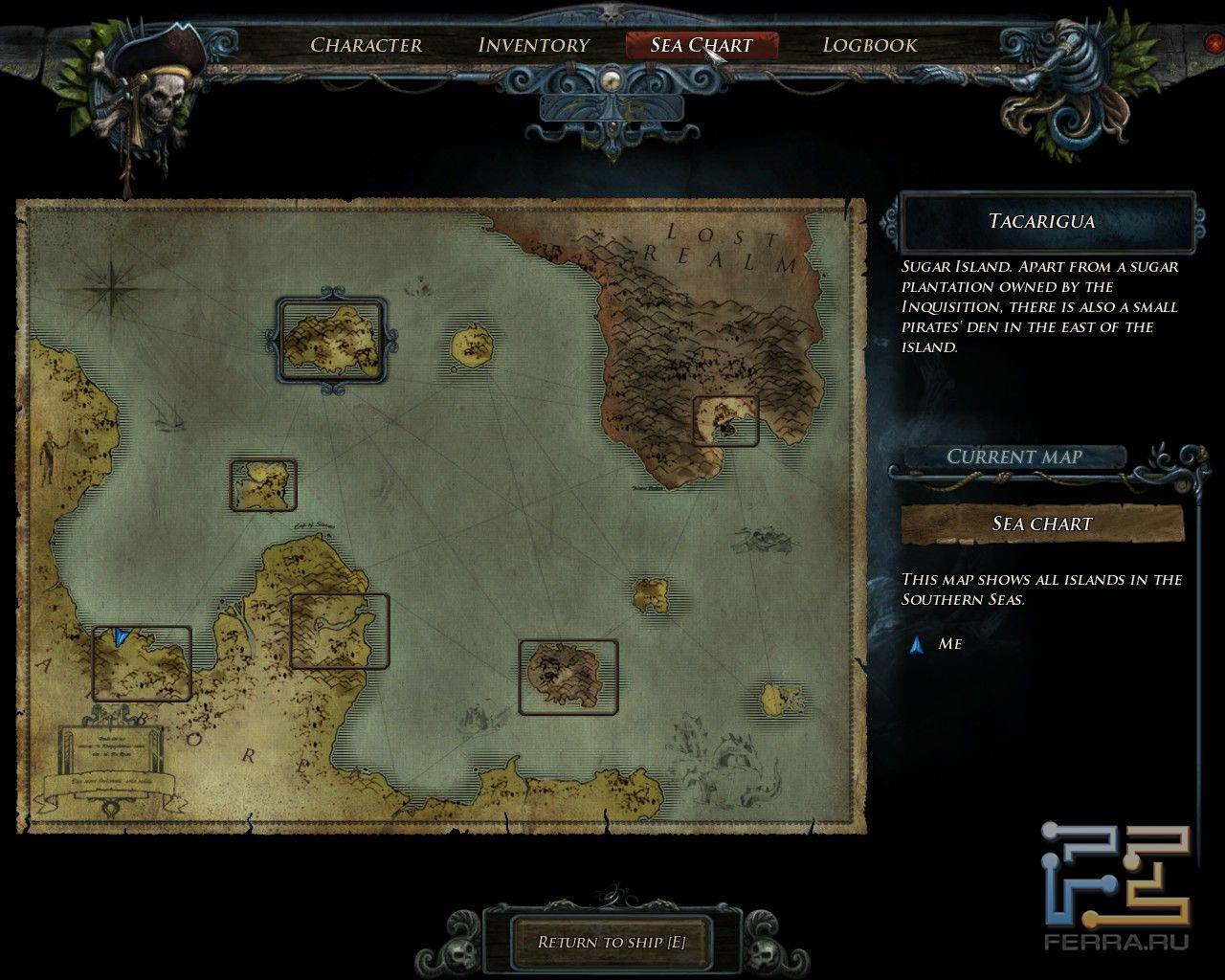This screenshot has height=980, width=1225.
Task: Choose the dark rocky framed island on the chart
Action: (x=568, y=677)
